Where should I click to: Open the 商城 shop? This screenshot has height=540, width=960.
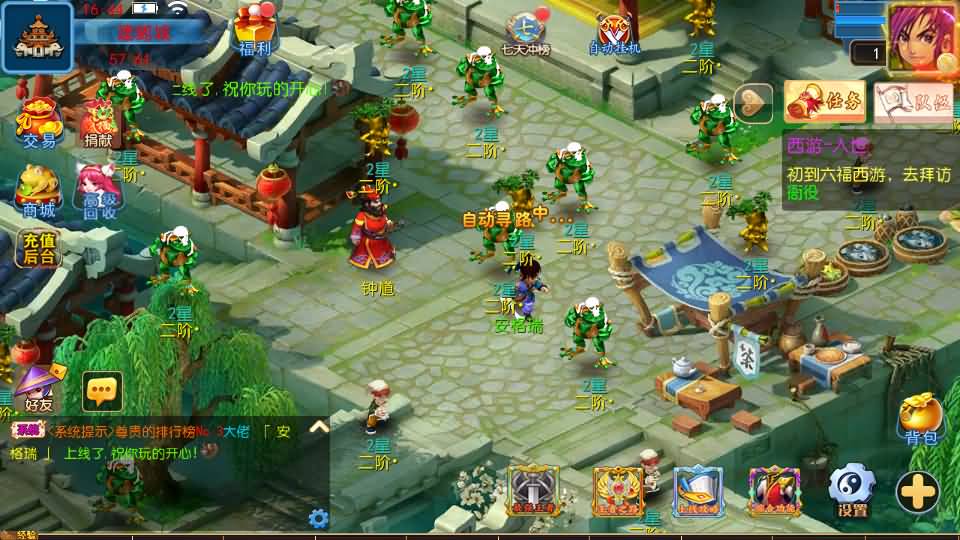tap(38, 190)
